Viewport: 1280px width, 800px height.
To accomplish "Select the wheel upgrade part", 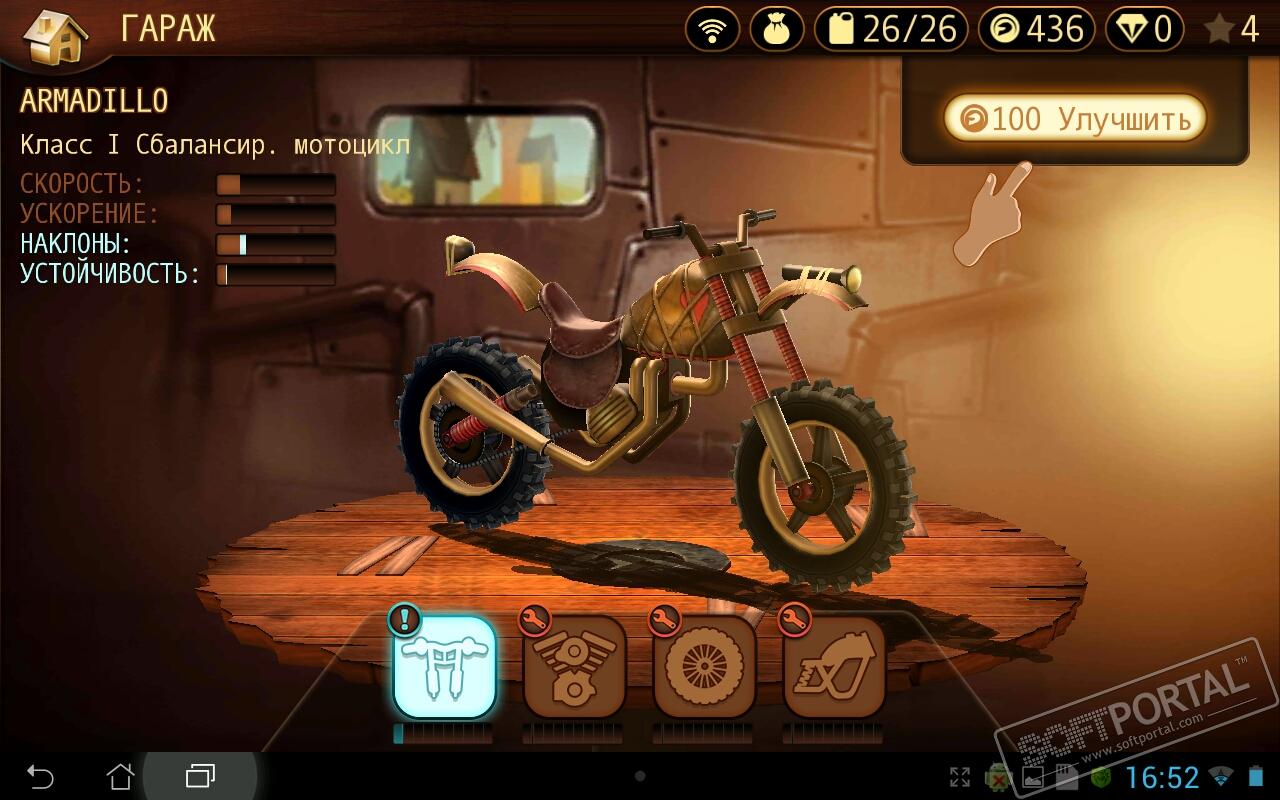I will (704, 666).
